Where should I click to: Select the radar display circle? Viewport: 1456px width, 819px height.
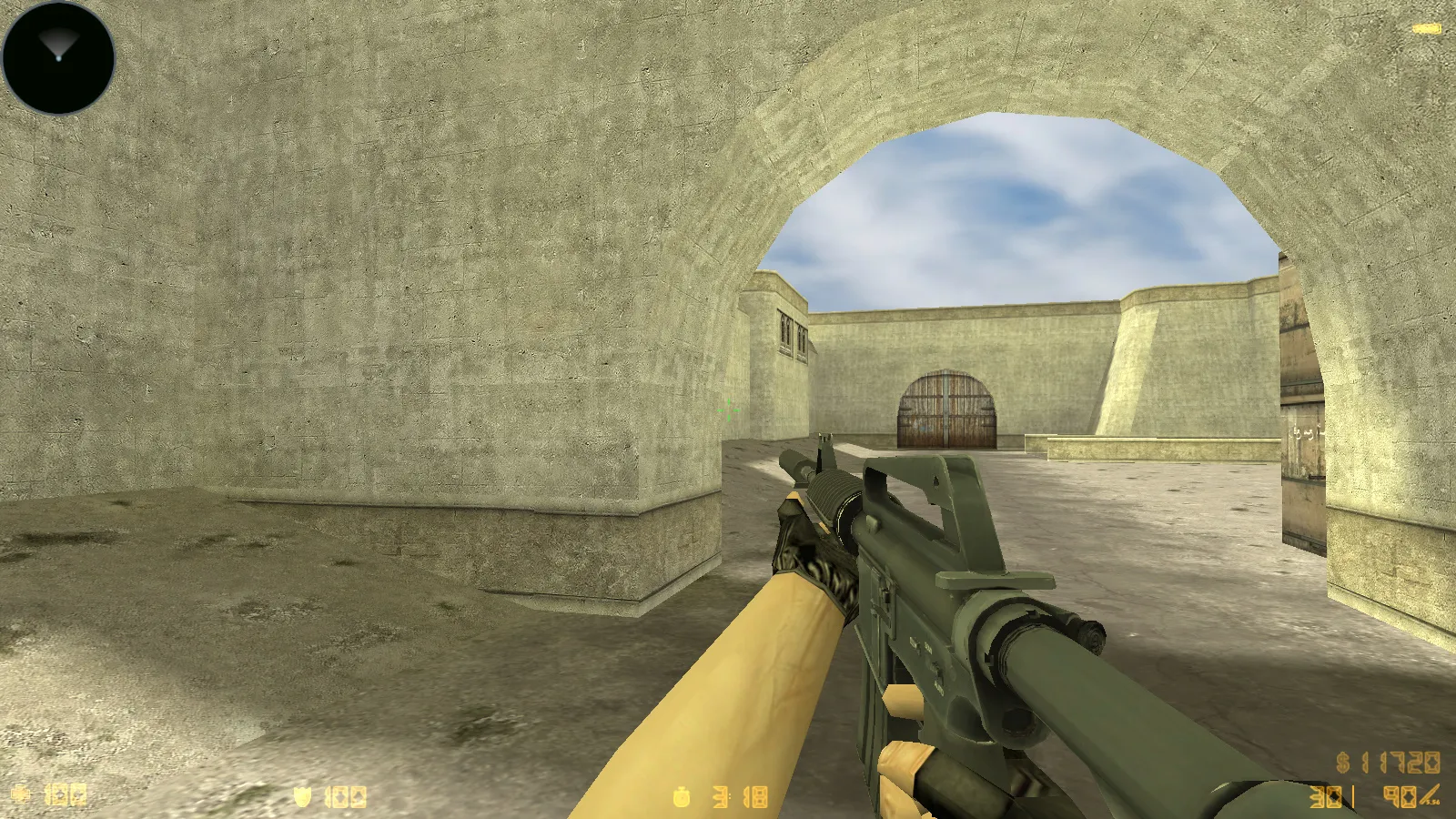pyautogui.click(x=57, y=57)
